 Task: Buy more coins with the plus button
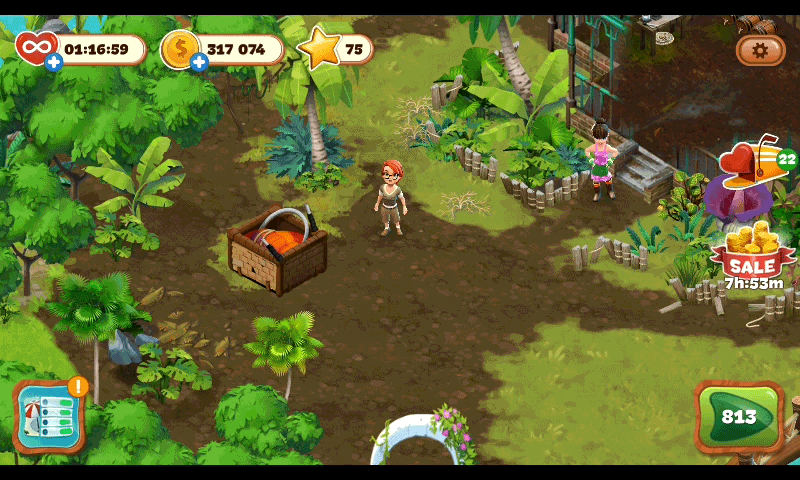point(199,62)
